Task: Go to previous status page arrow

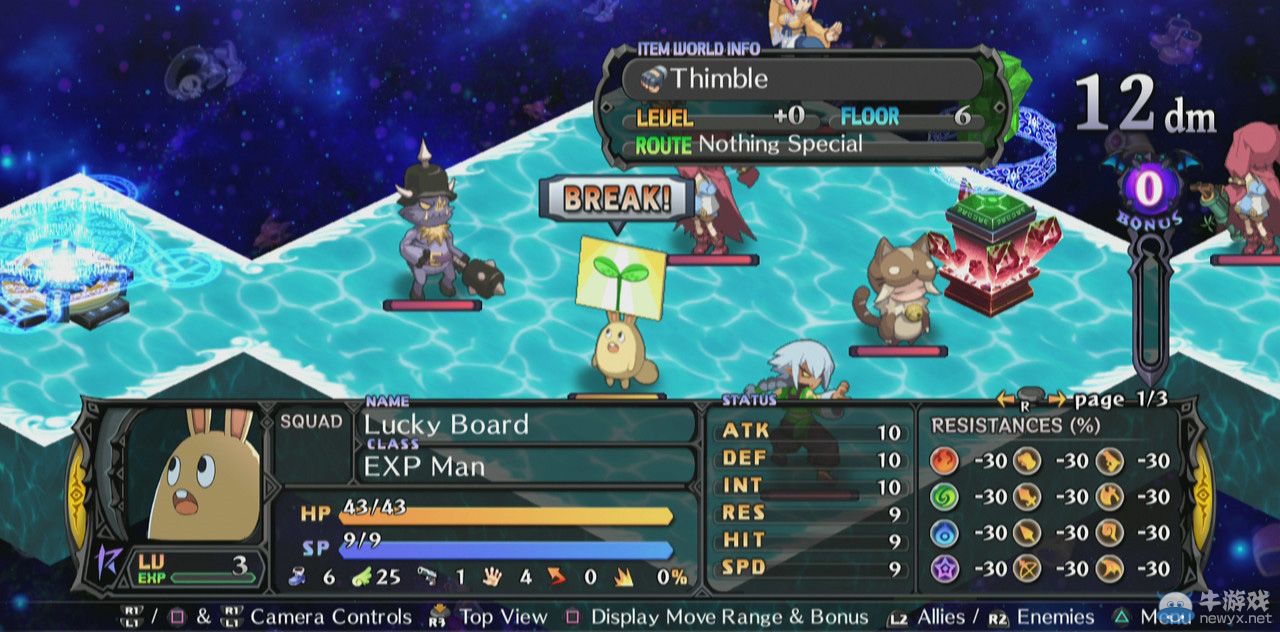Action: 1005,400
